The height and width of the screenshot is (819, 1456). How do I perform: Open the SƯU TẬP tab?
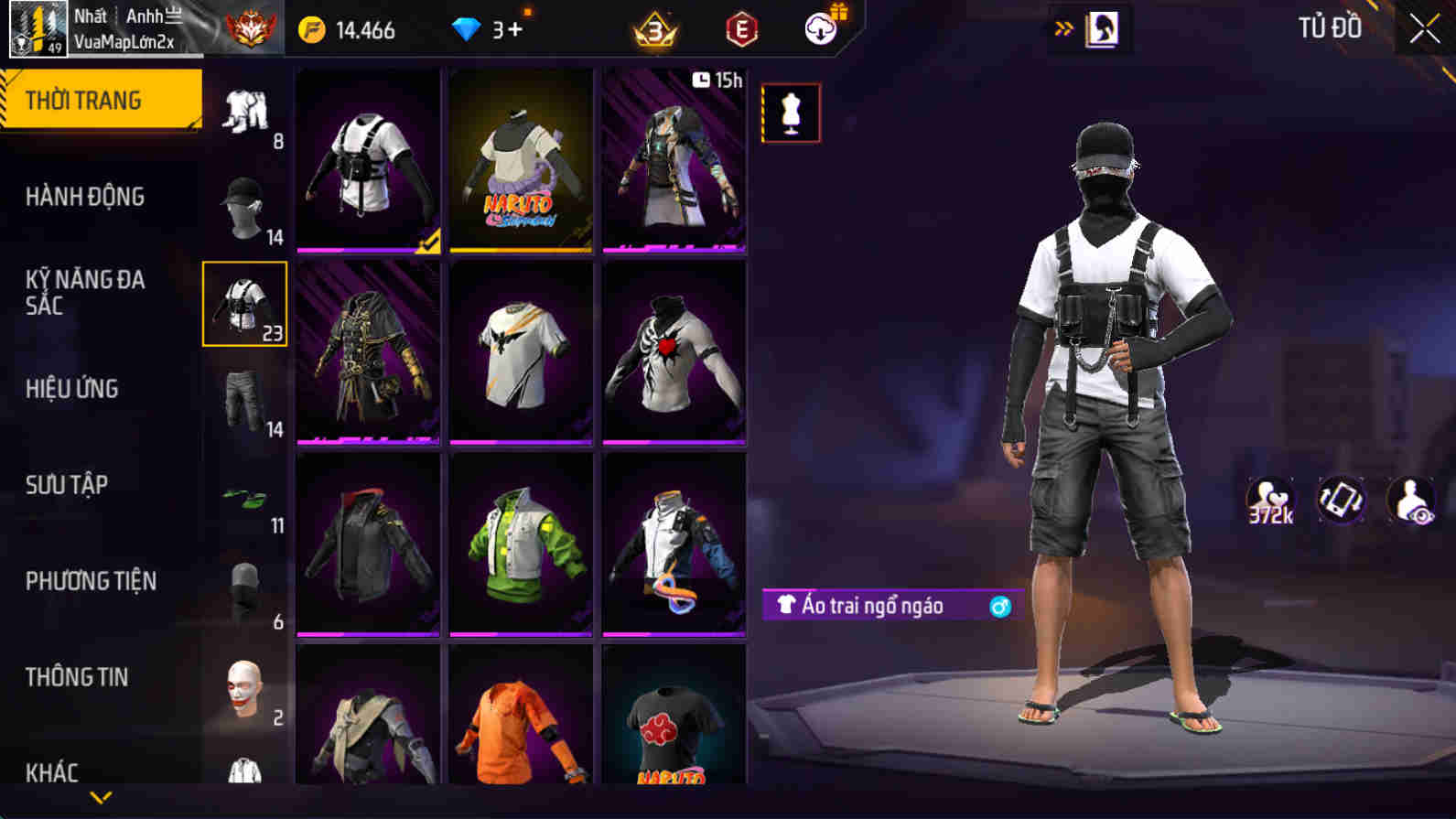click(x=66, y=485)
